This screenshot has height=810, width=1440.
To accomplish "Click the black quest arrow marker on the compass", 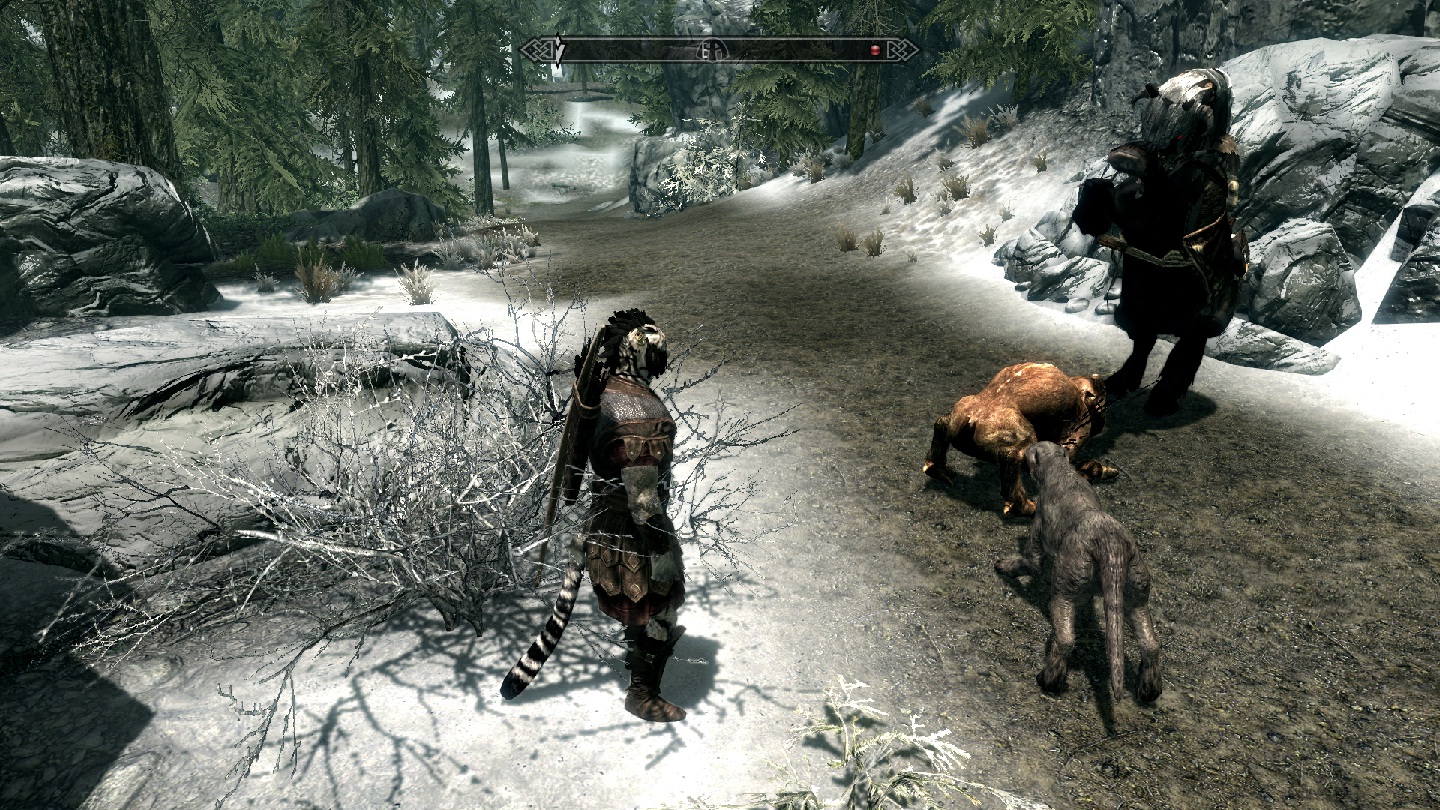I will (x=560, y=50).
